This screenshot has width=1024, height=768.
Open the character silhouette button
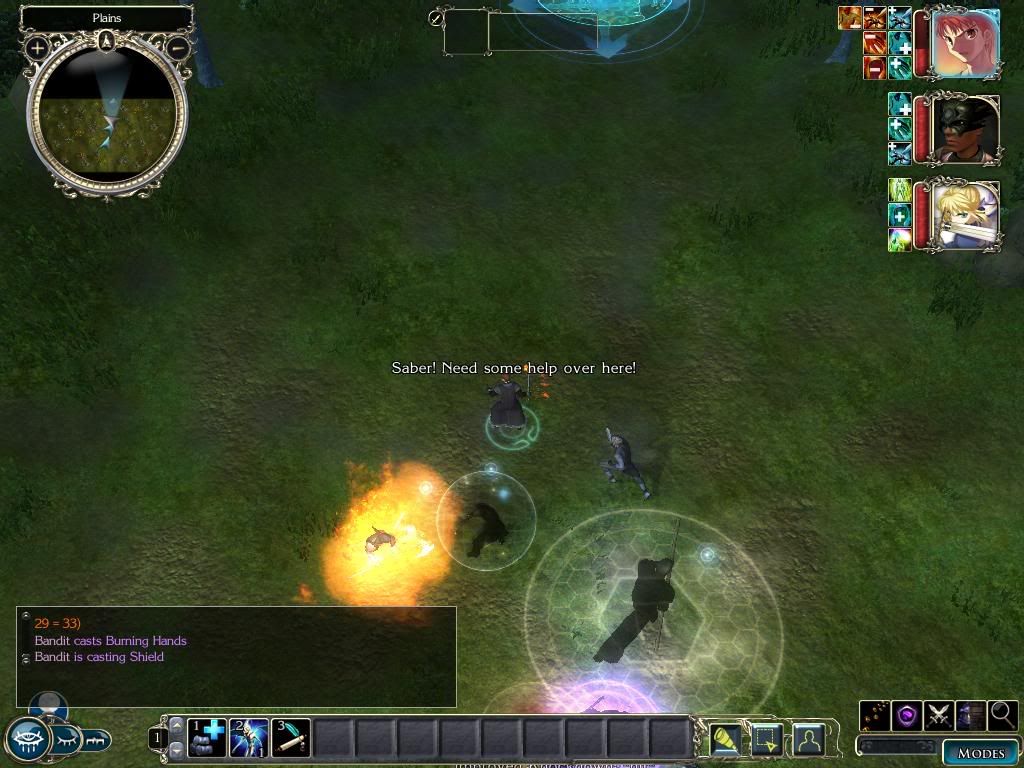(x=808, y=739)
